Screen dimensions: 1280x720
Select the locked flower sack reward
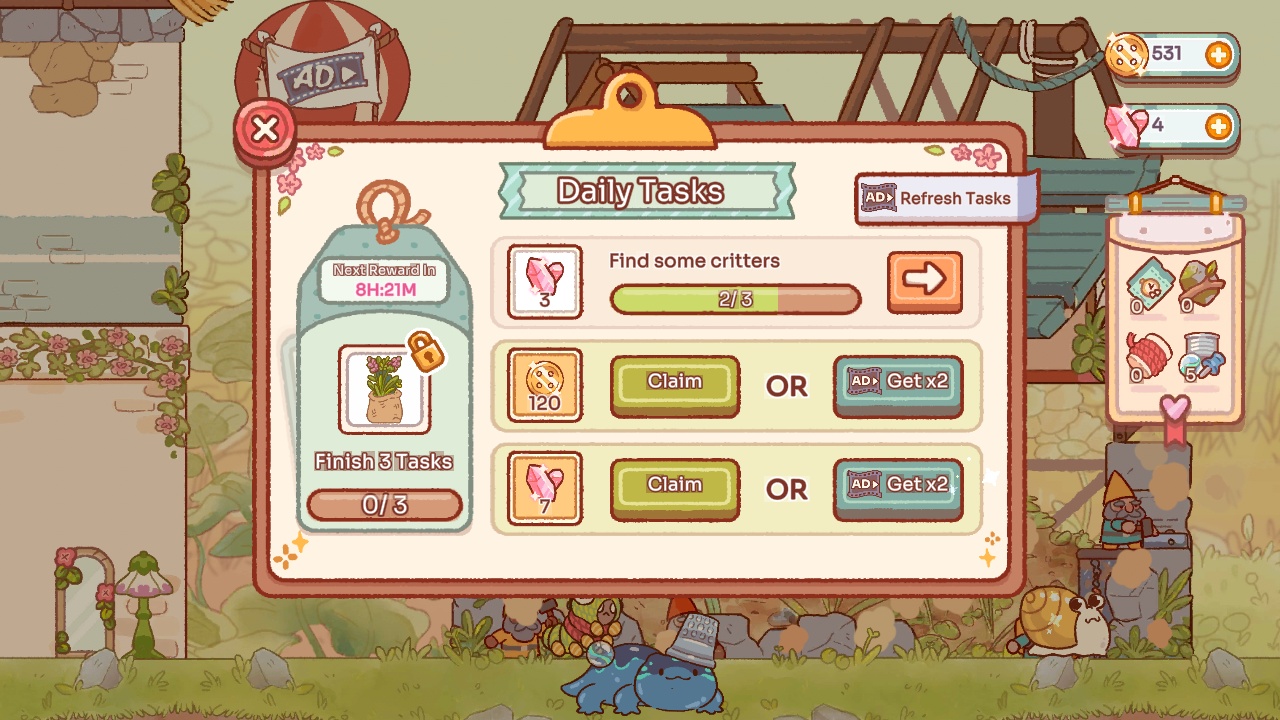pos(385,389)
